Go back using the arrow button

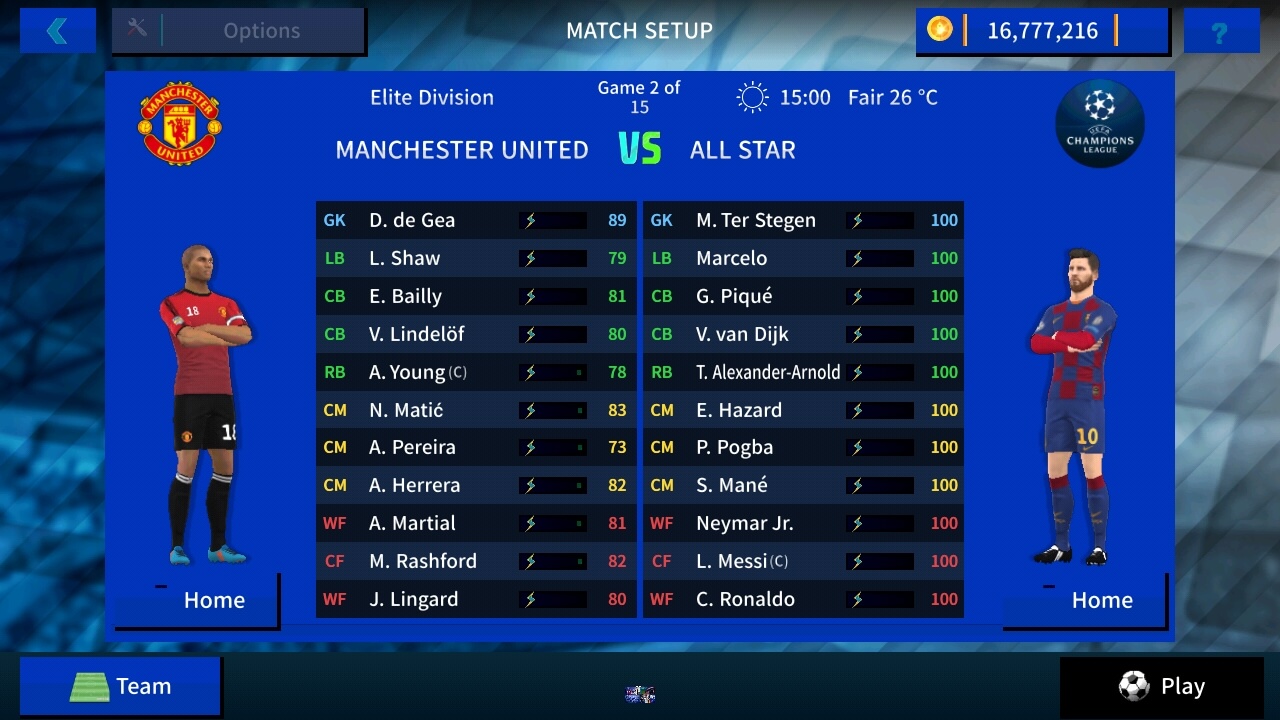pyautogui.click(x=57, y=31)
